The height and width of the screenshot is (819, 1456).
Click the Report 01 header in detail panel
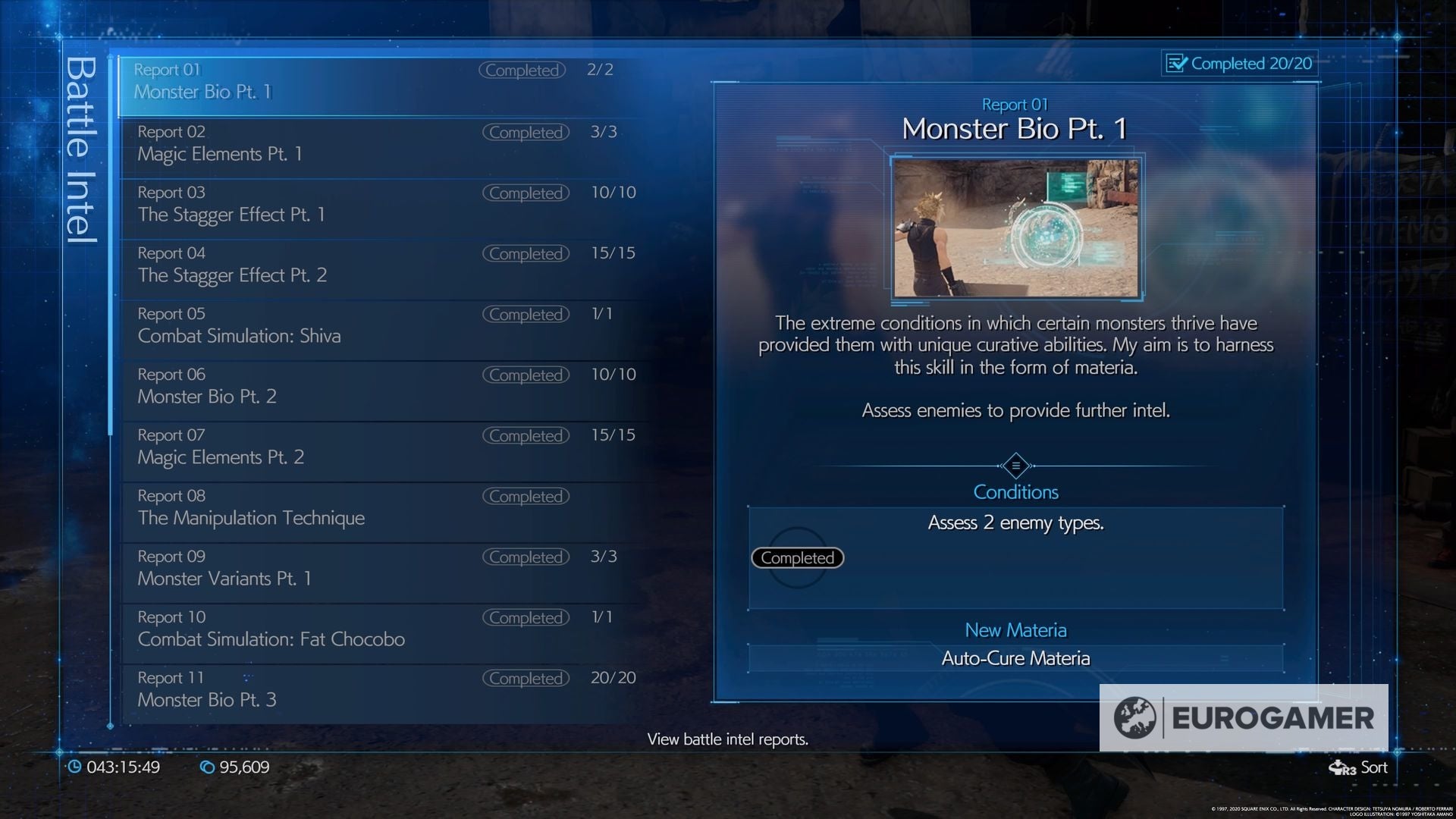click(1015, 105)
